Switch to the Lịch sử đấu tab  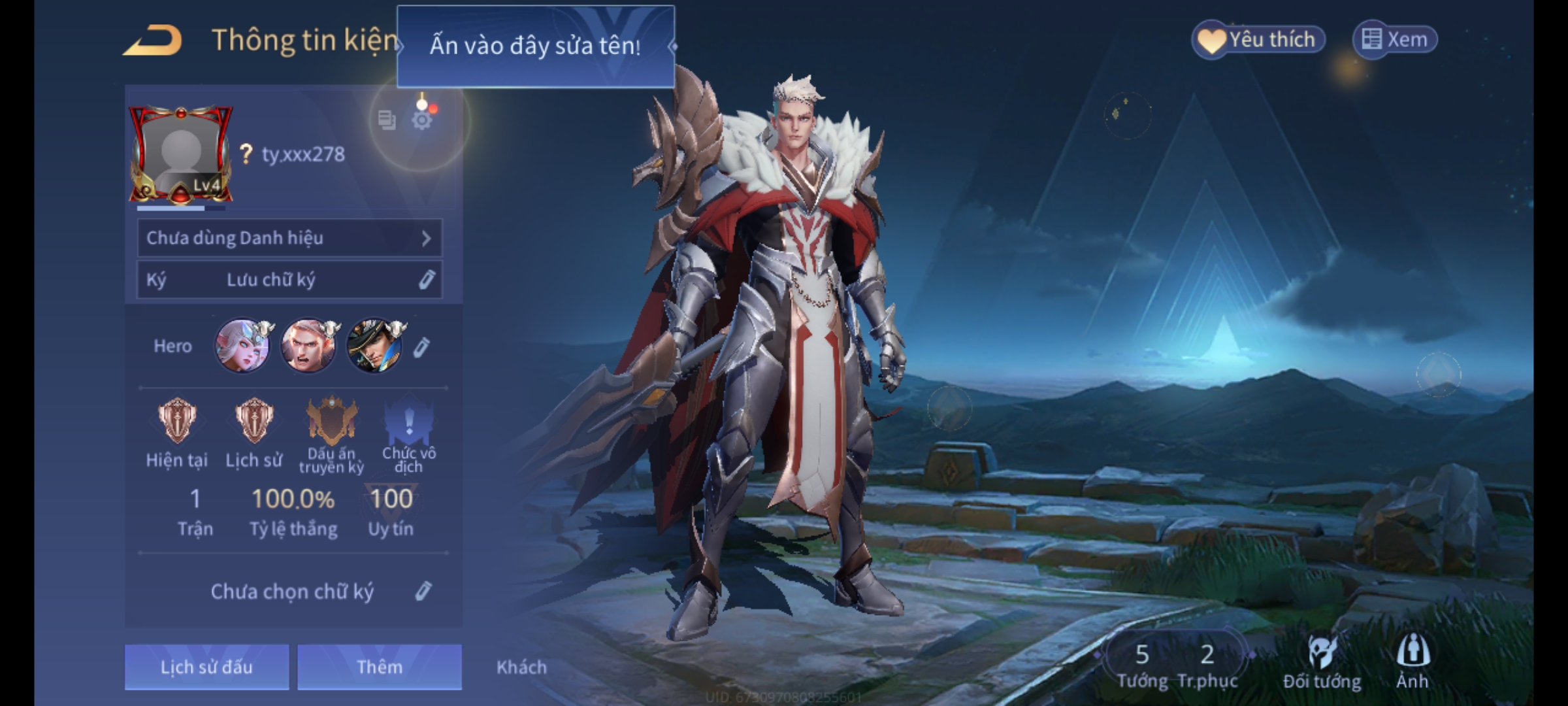[206, 667]
